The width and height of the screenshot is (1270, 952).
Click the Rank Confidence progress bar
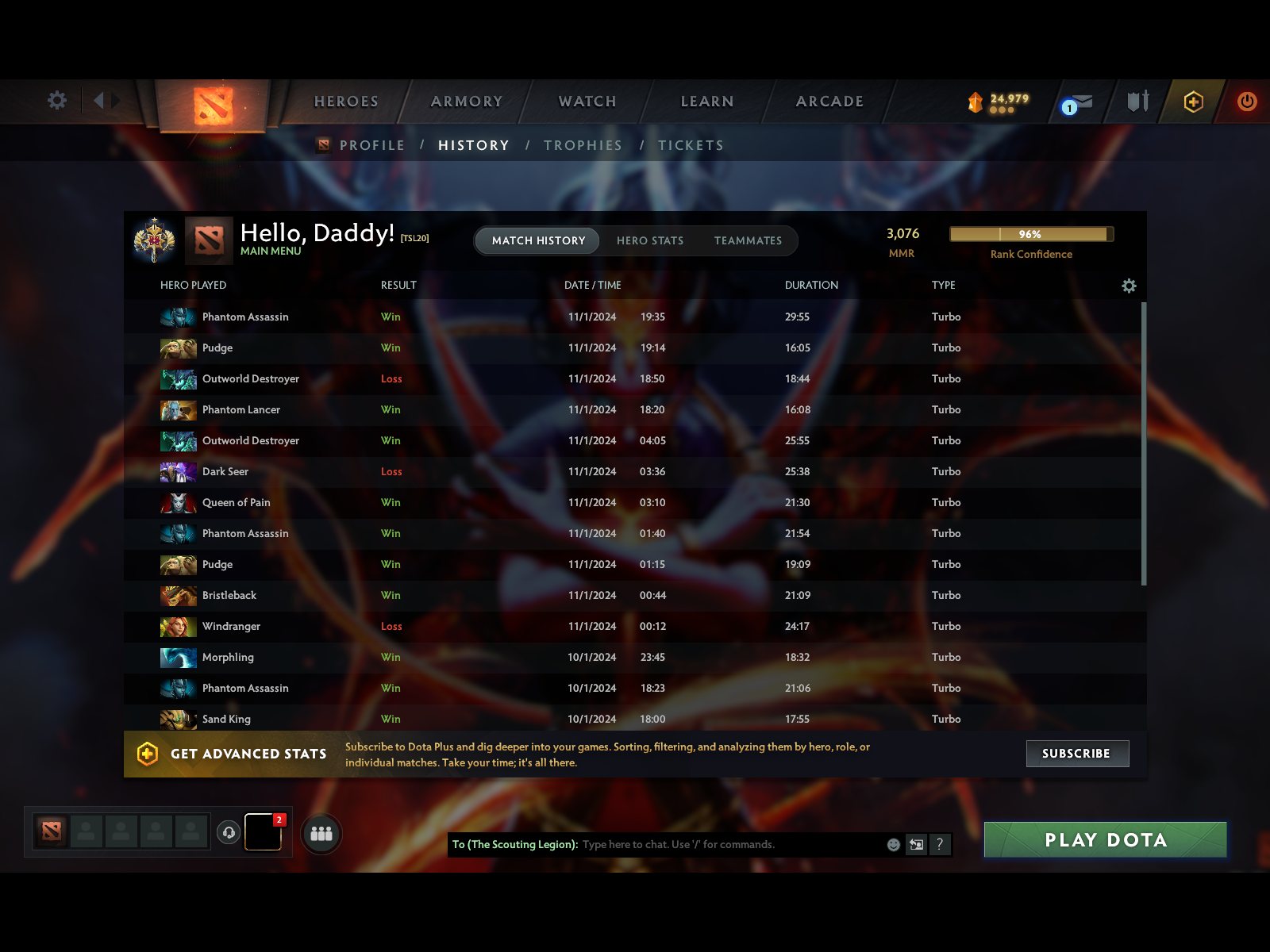[1031, 234]
